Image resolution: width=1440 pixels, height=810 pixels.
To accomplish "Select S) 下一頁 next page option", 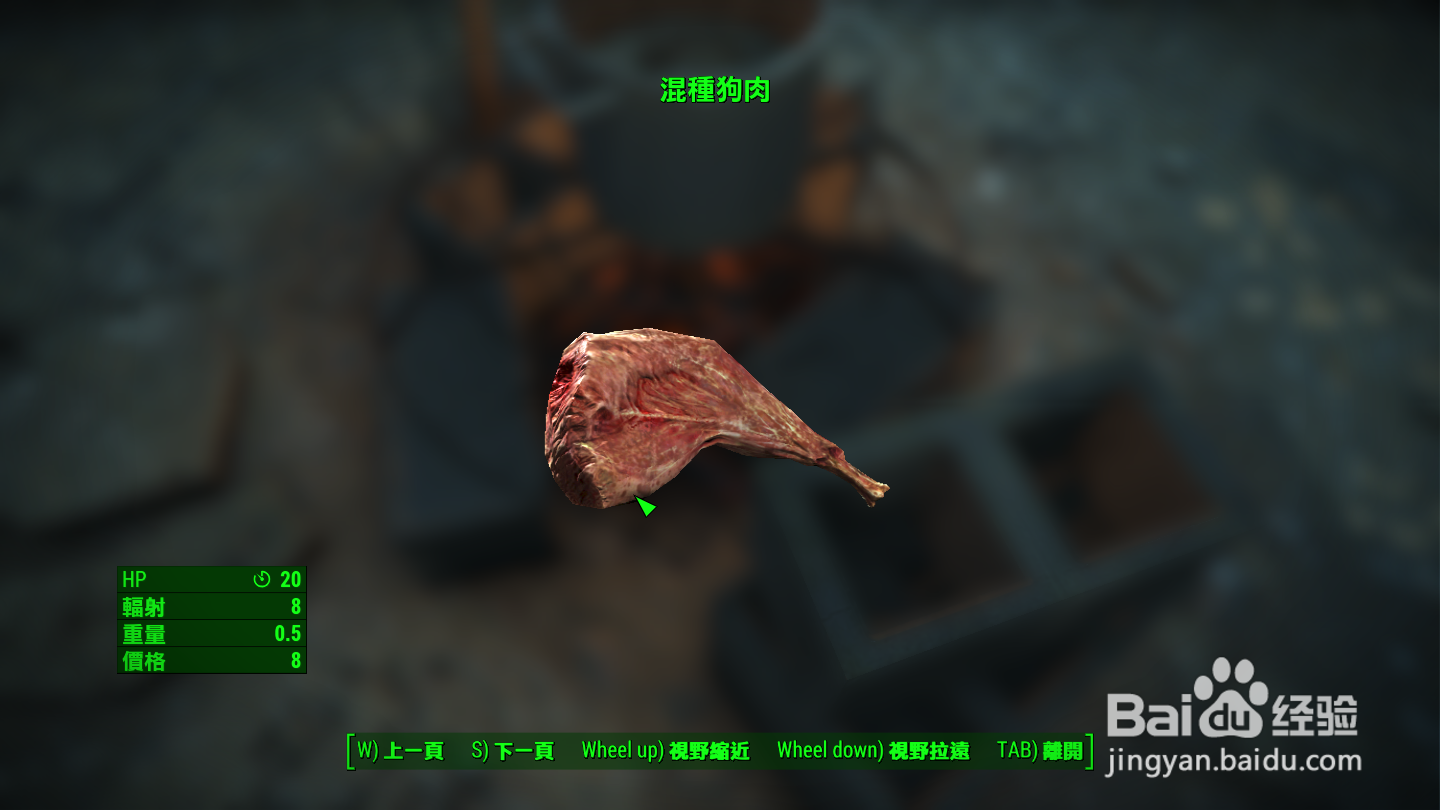I will pos(513,751).
